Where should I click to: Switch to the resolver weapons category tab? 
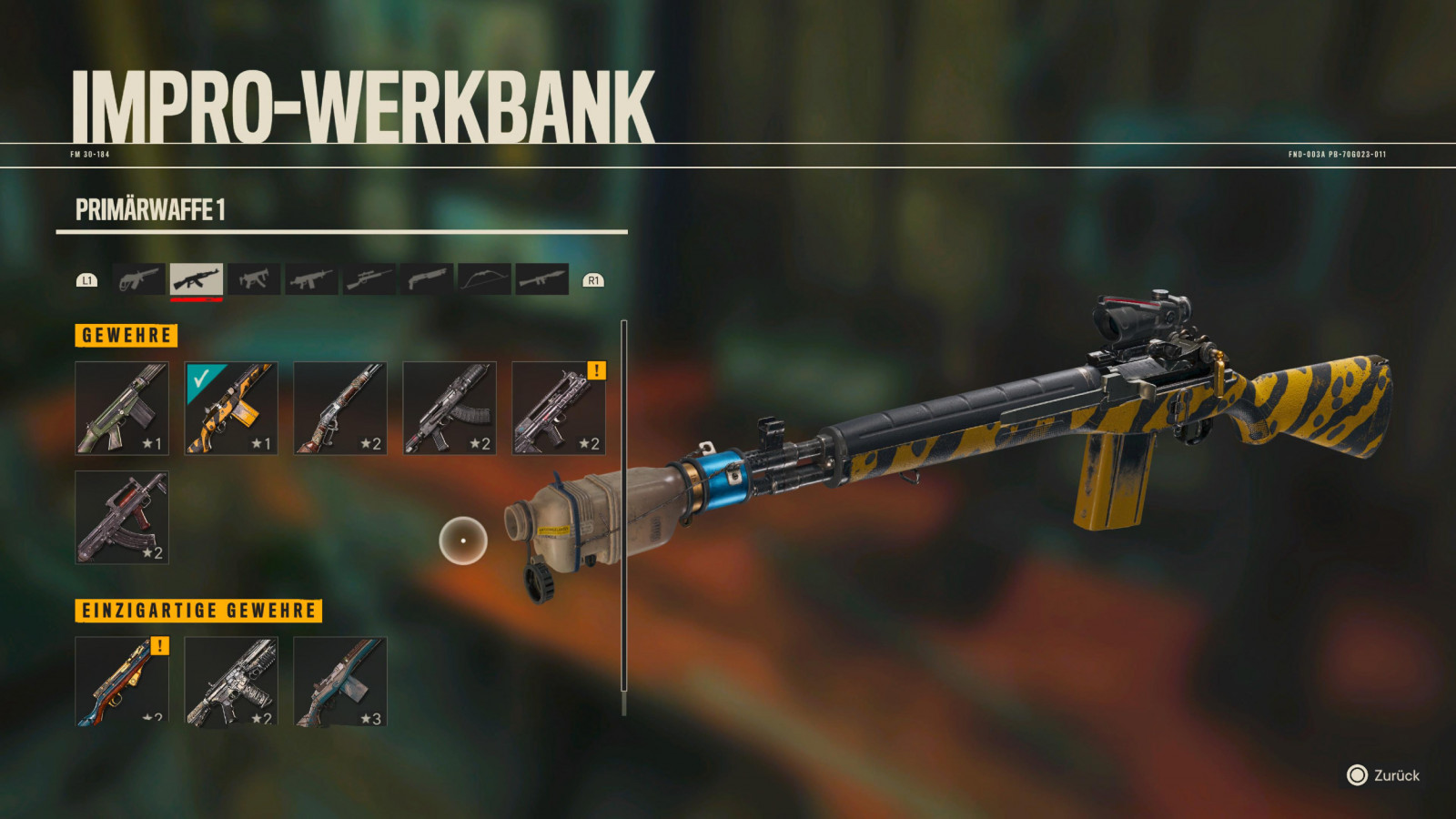pos(139,279)
